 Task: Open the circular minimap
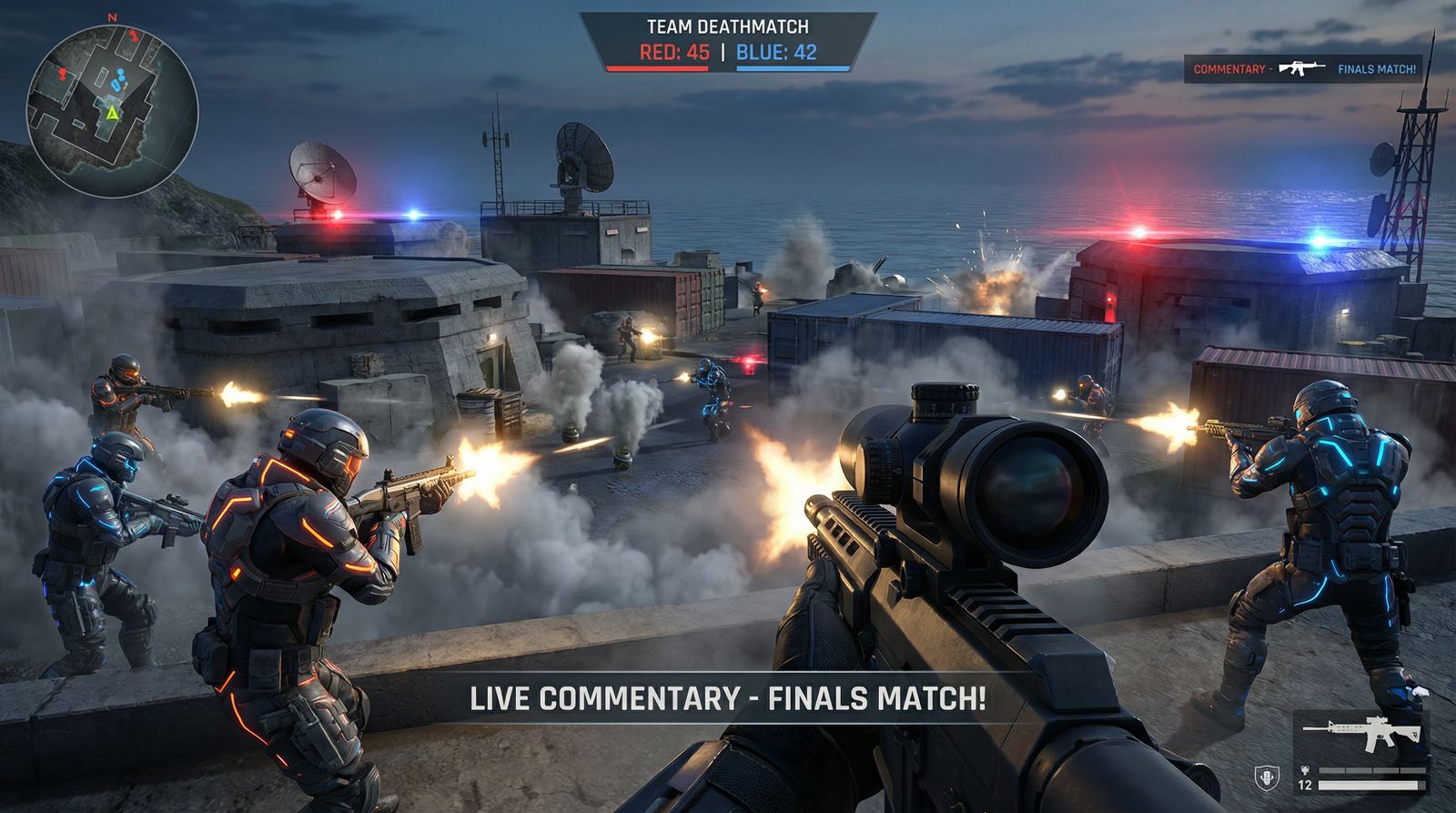coord(112,111)
